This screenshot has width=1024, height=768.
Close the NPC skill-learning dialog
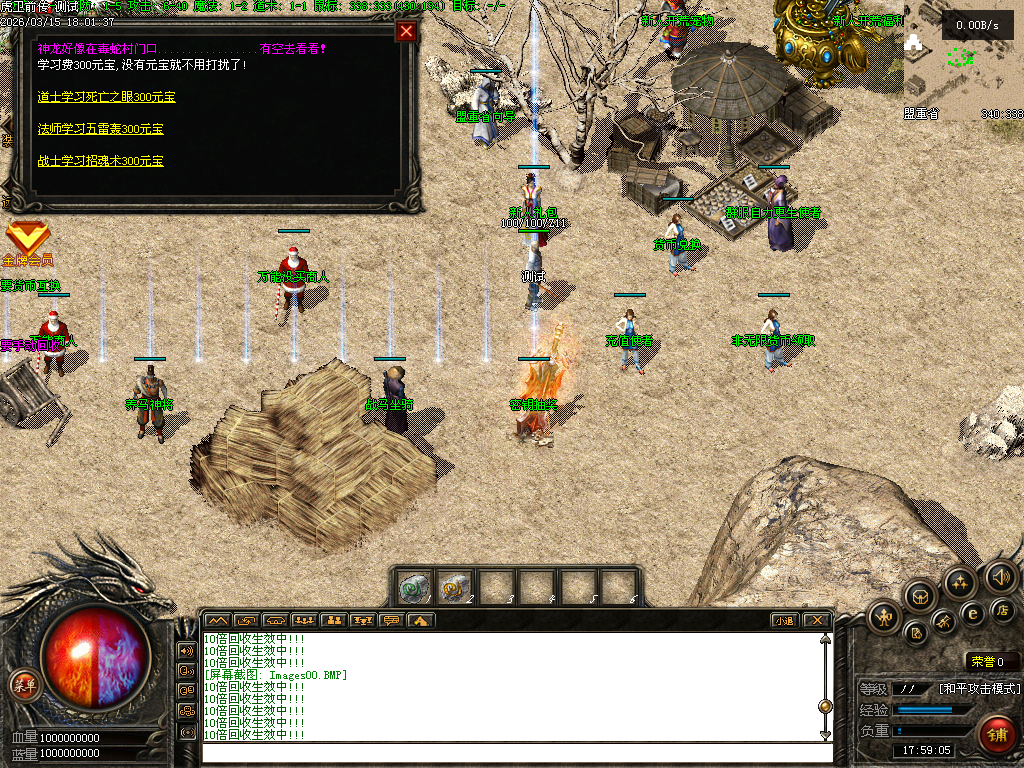point(406,31)
